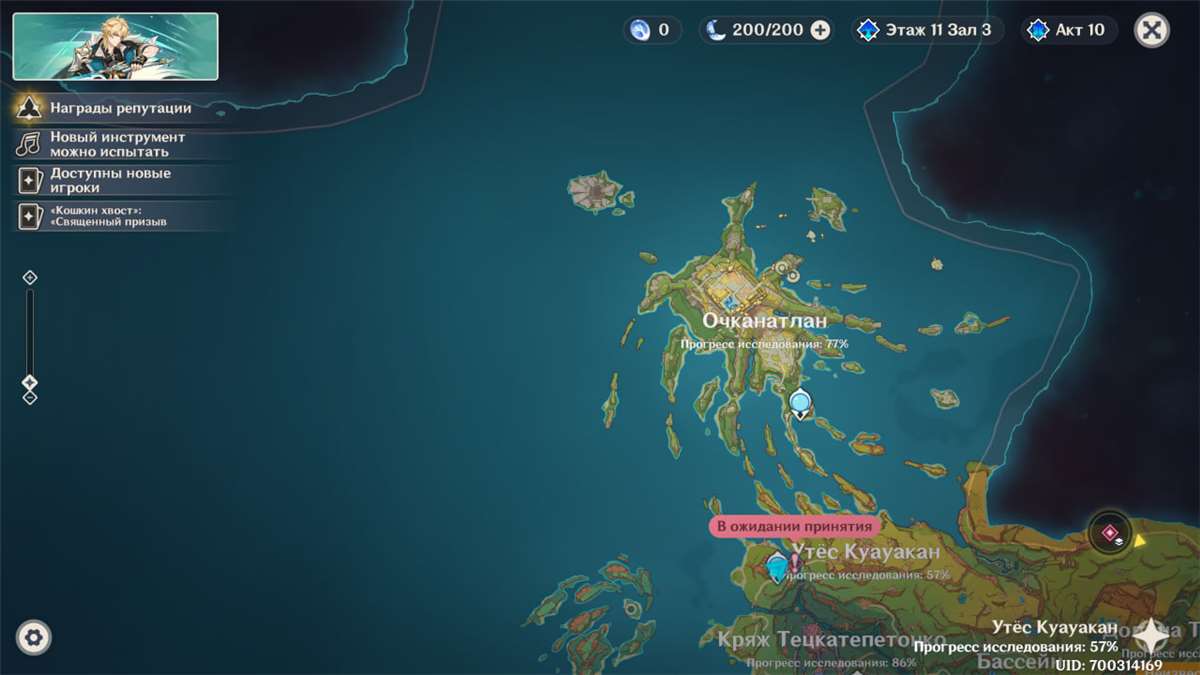The width and height of the screenshot is (1200, 675).
Task: Close the map with the X button
Action: coord(1152,30)
